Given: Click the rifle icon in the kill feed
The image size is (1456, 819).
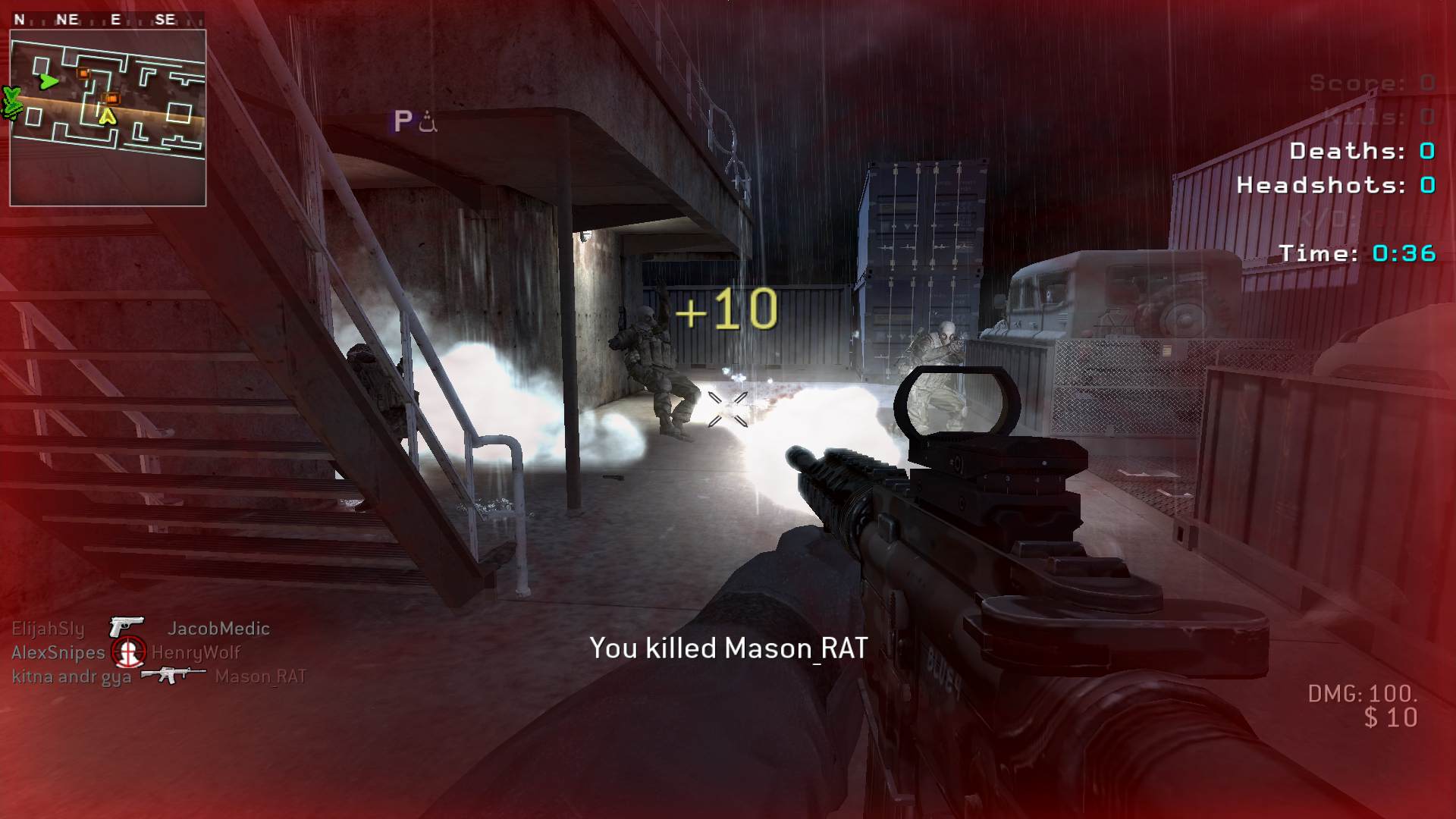Looking at the screenshot, I should click(173, 674).
